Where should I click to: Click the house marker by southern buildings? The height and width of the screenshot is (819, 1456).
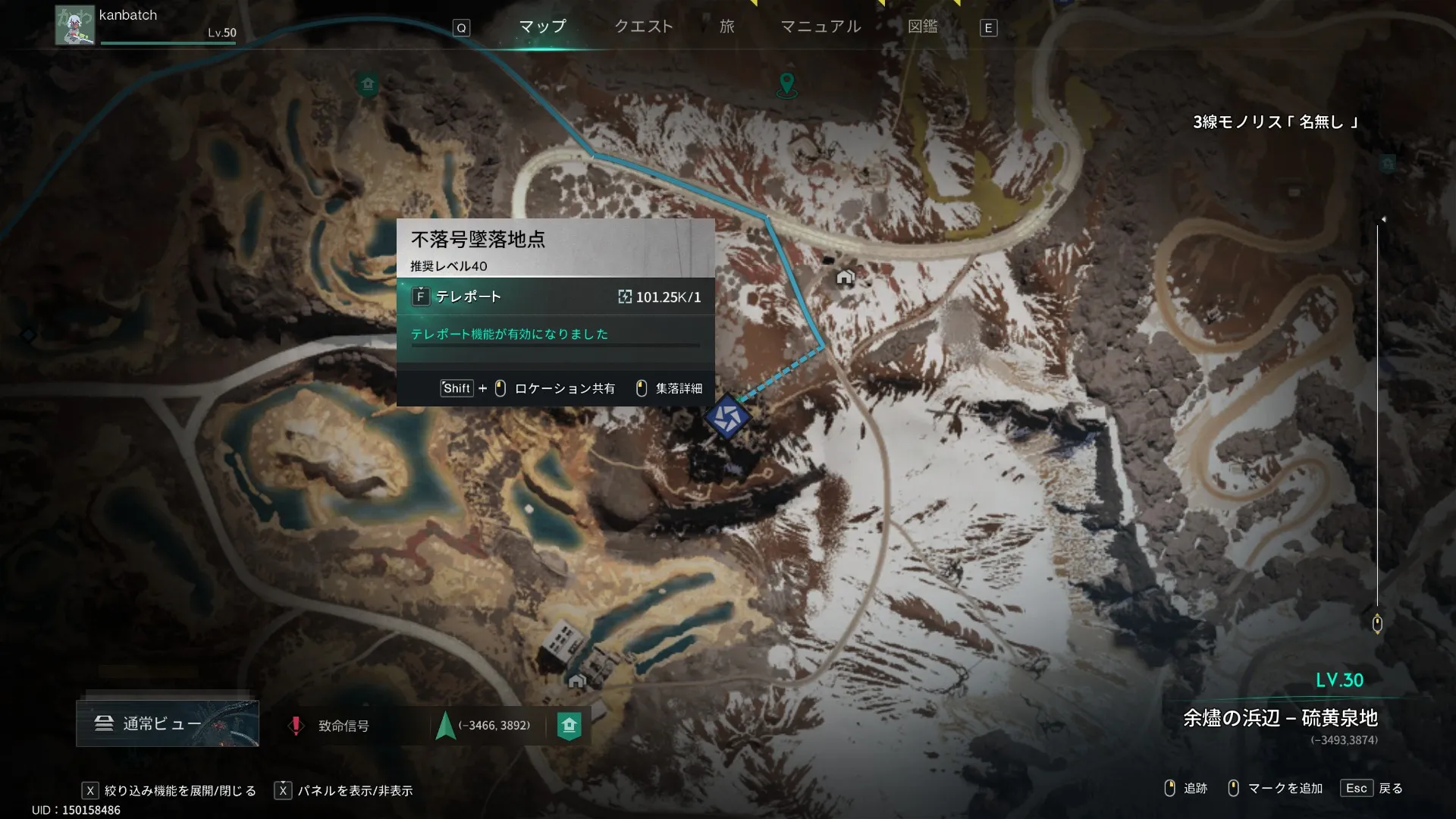point(576,680)
